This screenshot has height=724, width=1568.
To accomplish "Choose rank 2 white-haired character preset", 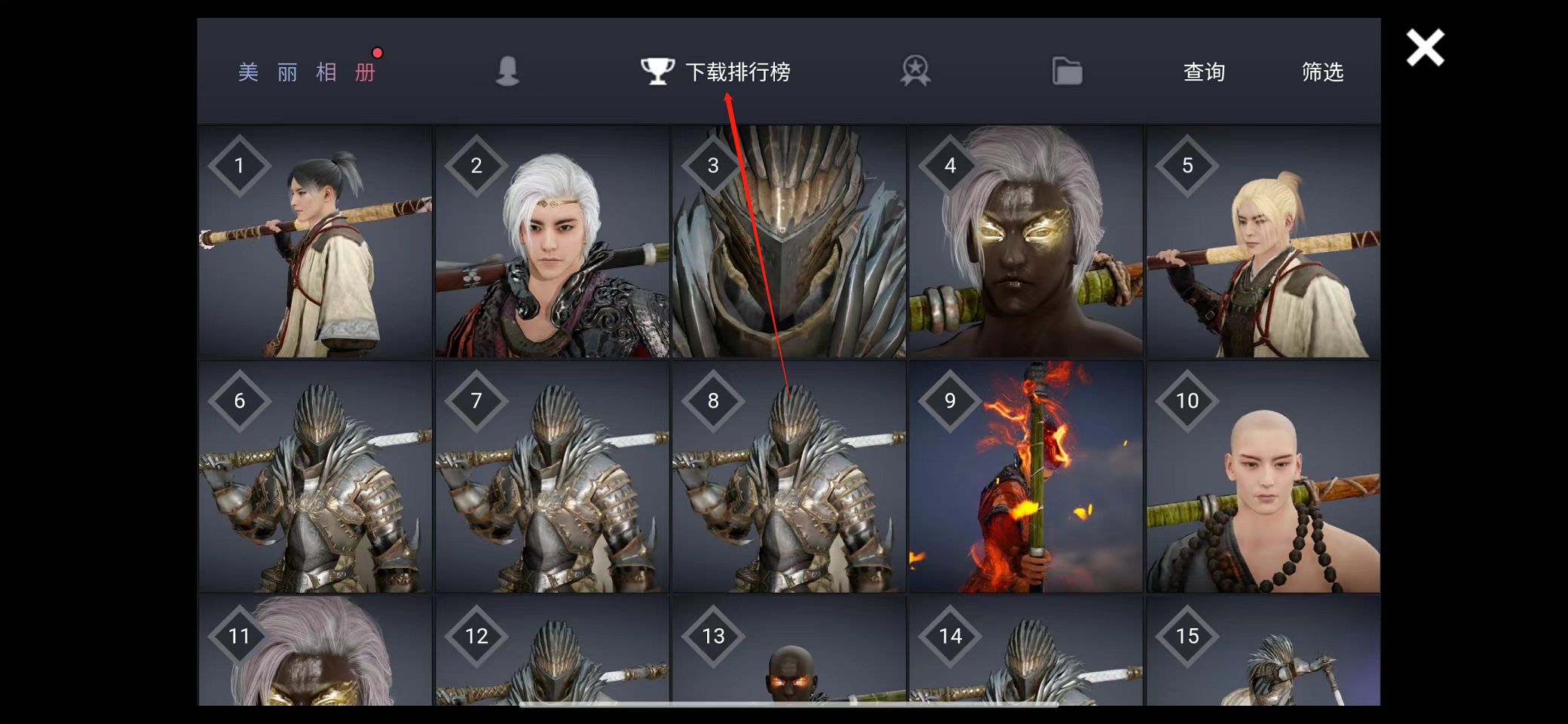I will tap(552, 241).
